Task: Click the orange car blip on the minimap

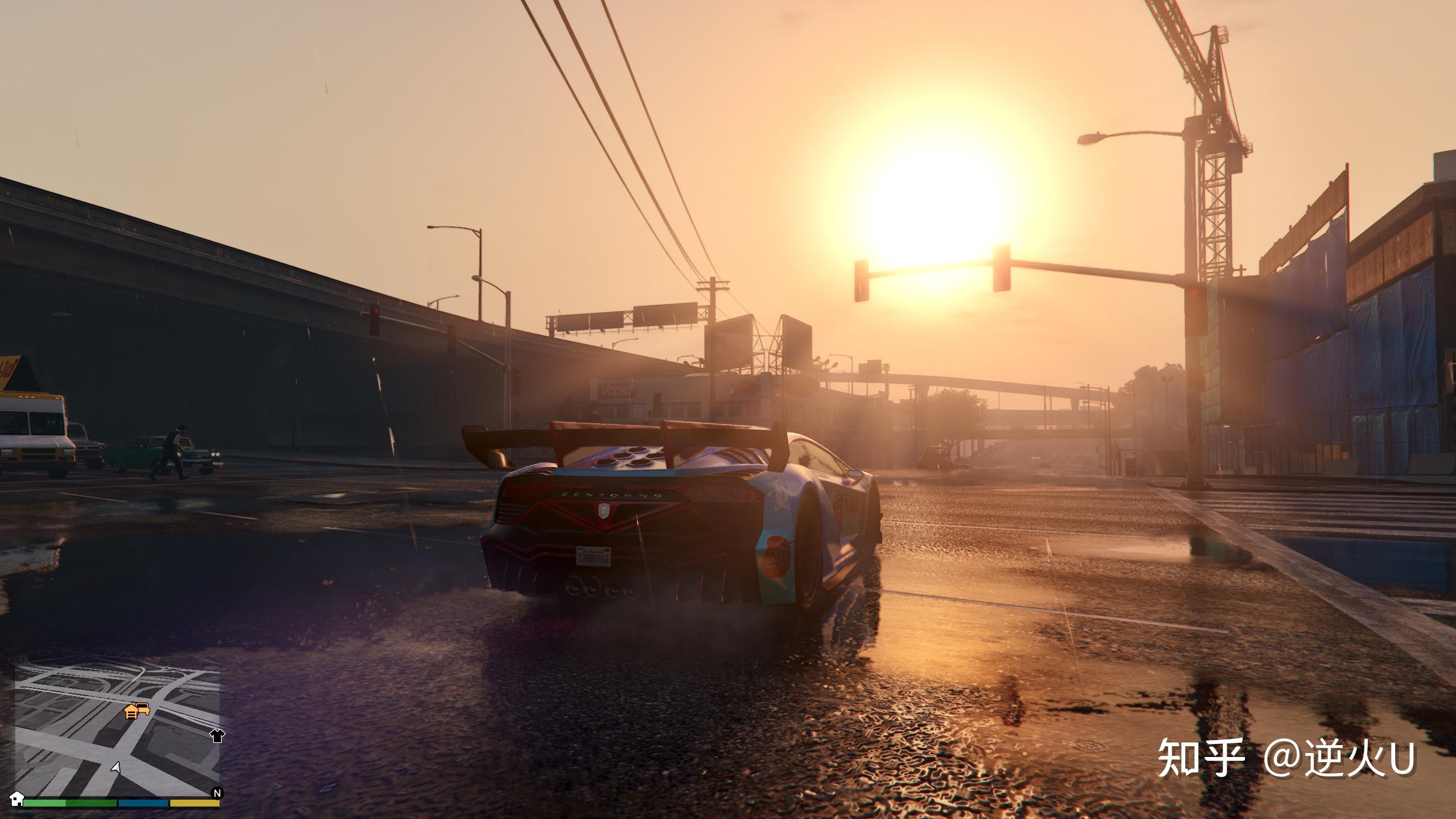Action: (x=143, y=709)
